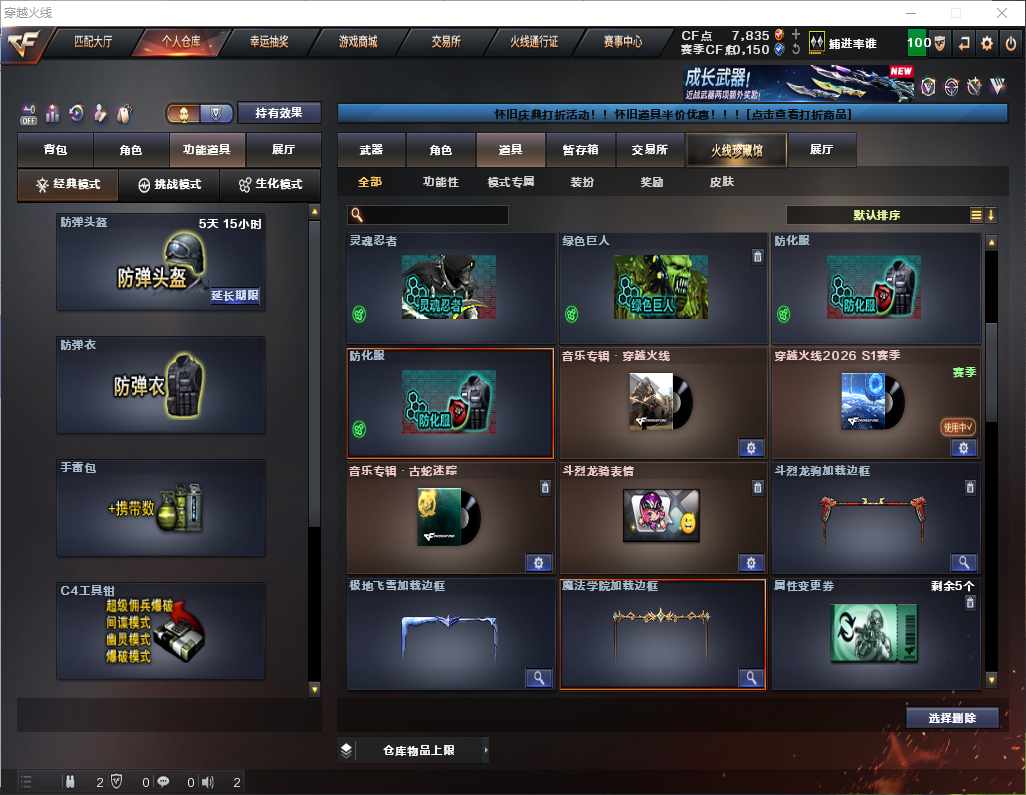The image size is (1026, 795).
Task: Switch to the 交易所 top navigation tab
Action: (x=446, y=43)
